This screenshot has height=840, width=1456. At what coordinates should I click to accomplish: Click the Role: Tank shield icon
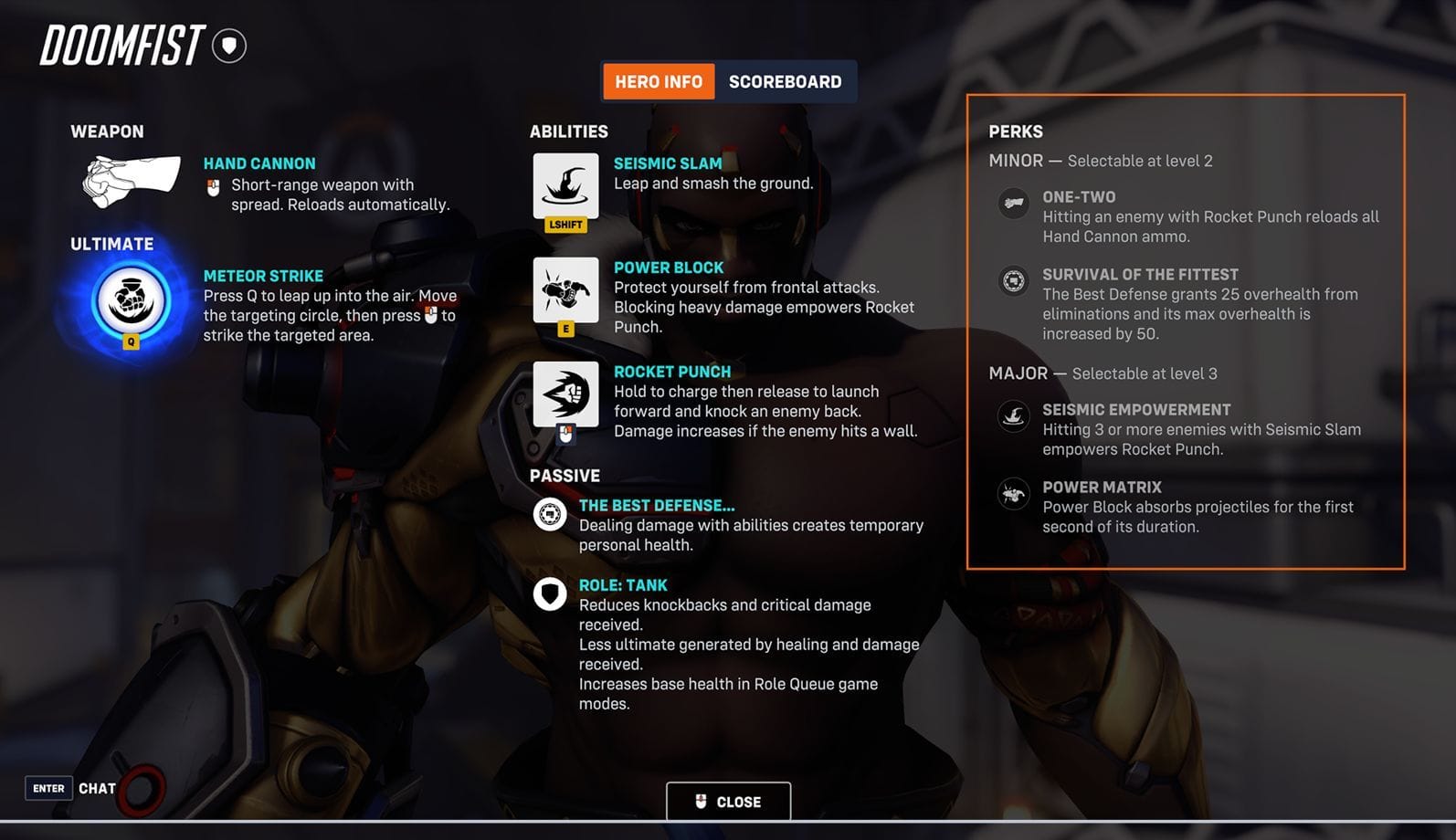[549, 594]
